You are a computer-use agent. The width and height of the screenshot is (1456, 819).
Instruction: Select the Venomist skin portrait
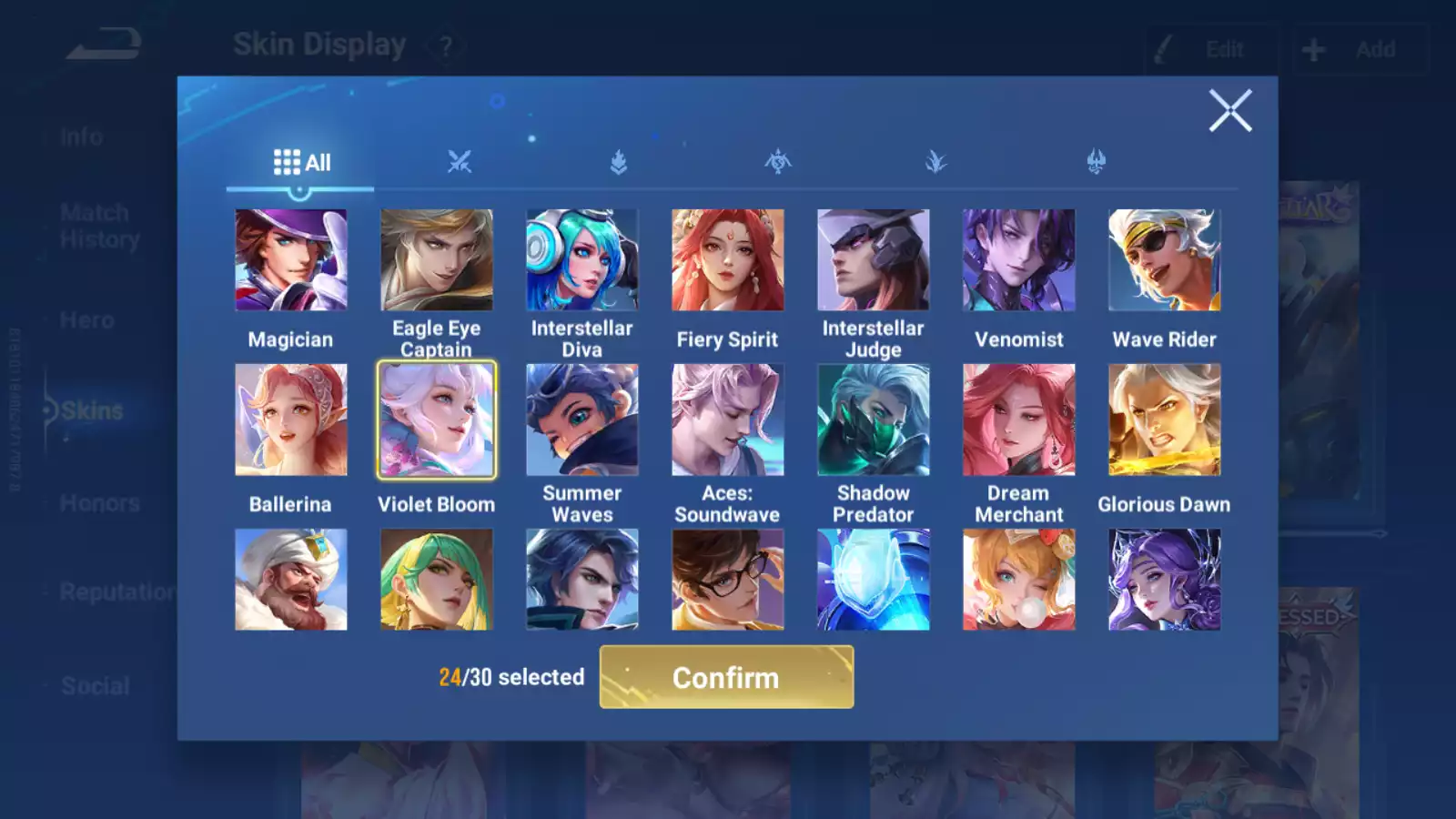1018,260
